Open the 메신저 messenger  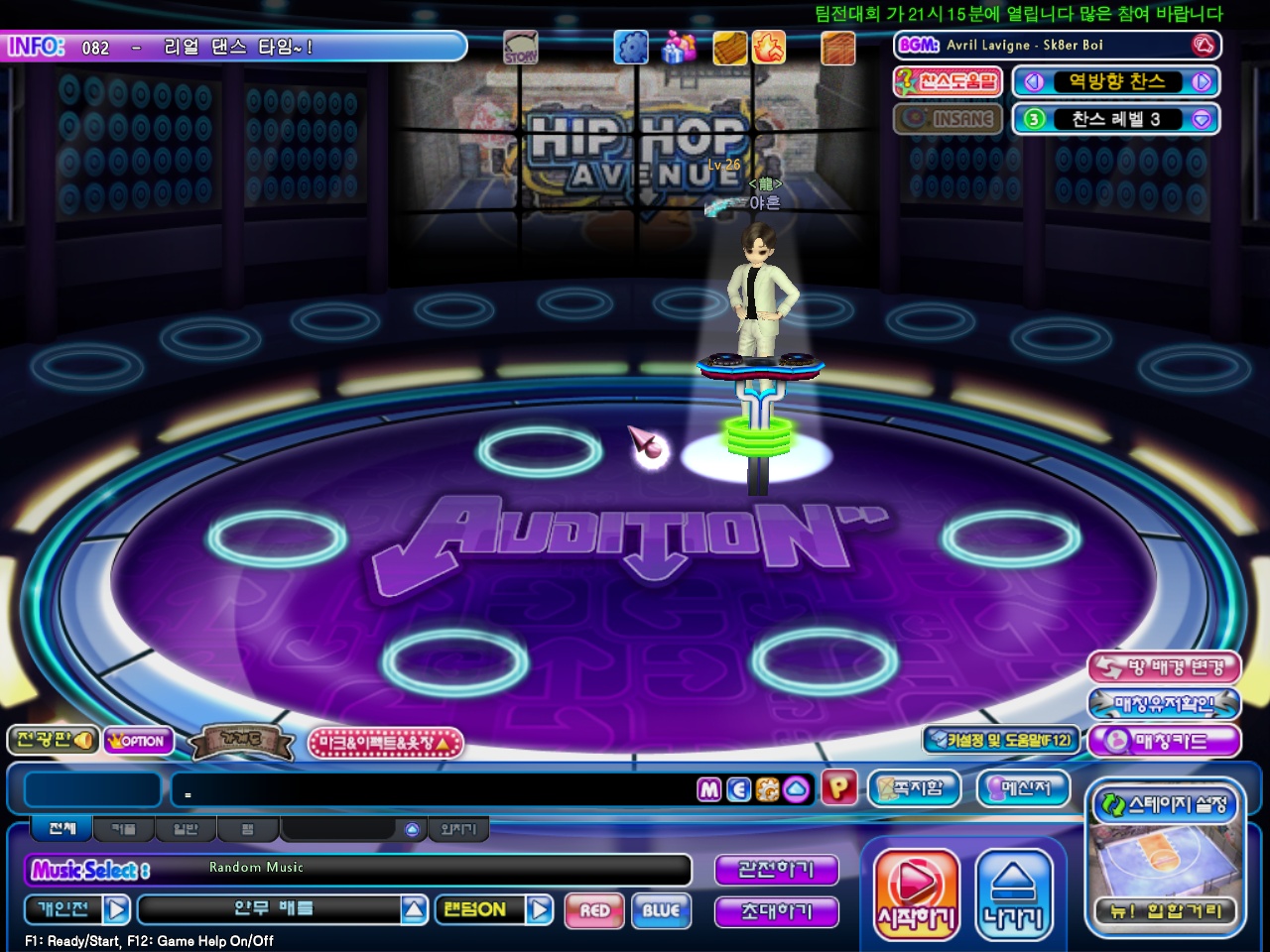click(x=1024, y=789)
